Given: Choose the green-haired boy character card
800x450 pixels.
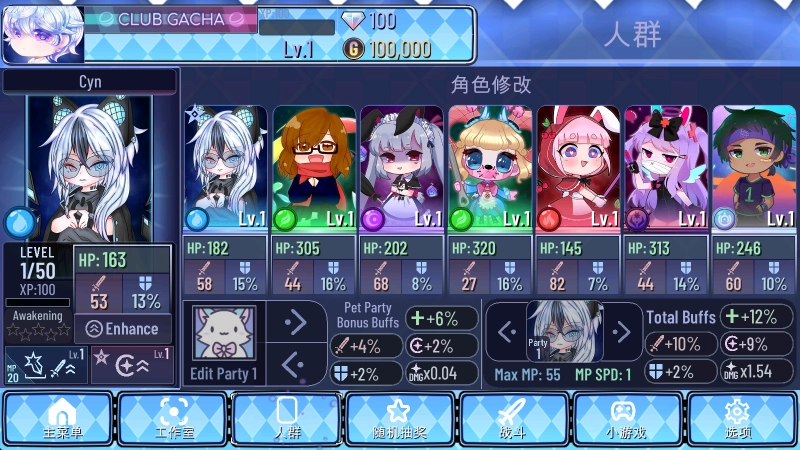Looking at the screenshot, I should [754, 168].
